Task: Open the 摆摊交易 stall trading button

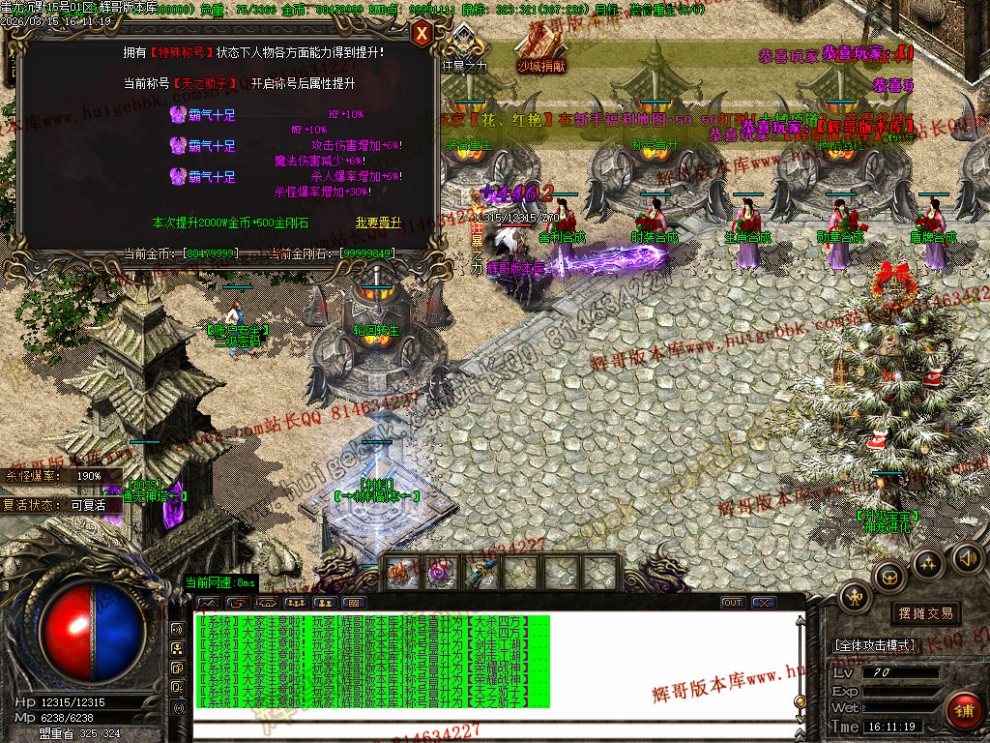Action: coord(923,613)
